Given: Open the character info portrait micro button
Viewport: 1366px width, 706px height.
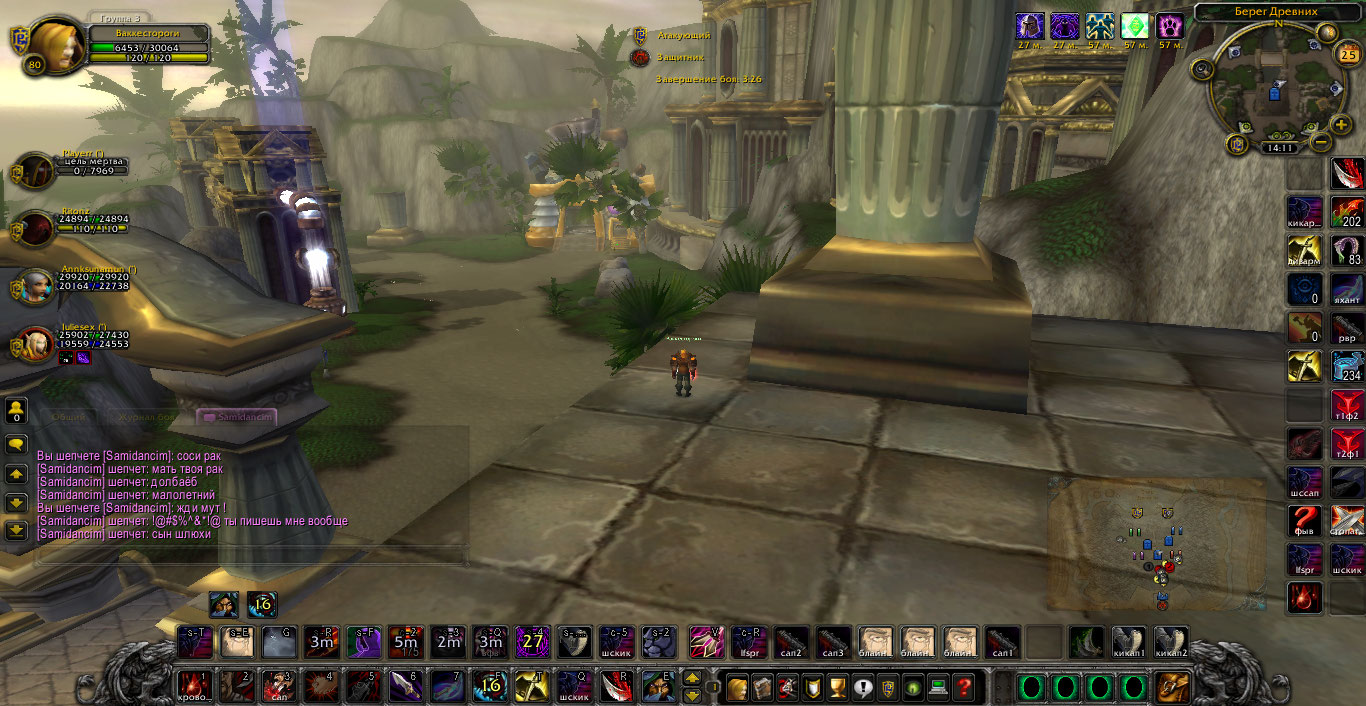Looking at the screenshot, I should tap(737, 688).
